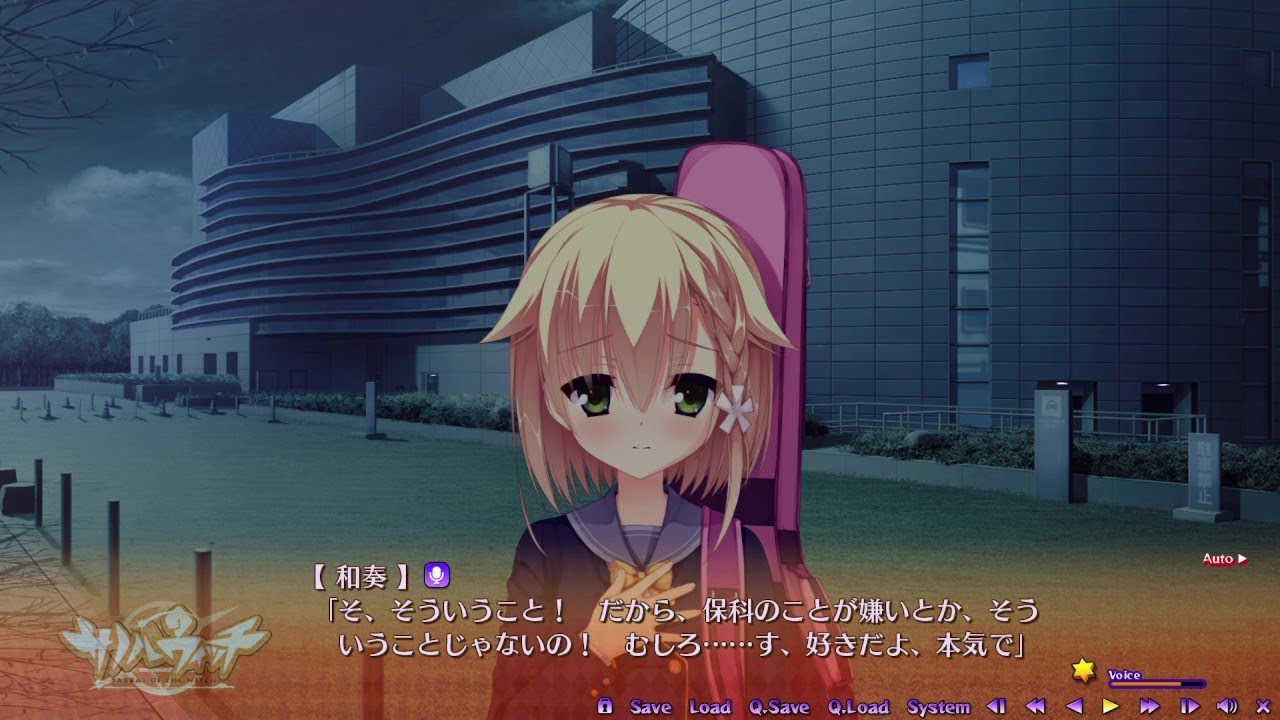Screen dimensions: 1280x720
Task: Start playback with the yellow play icon
Action: (1111, 706)
